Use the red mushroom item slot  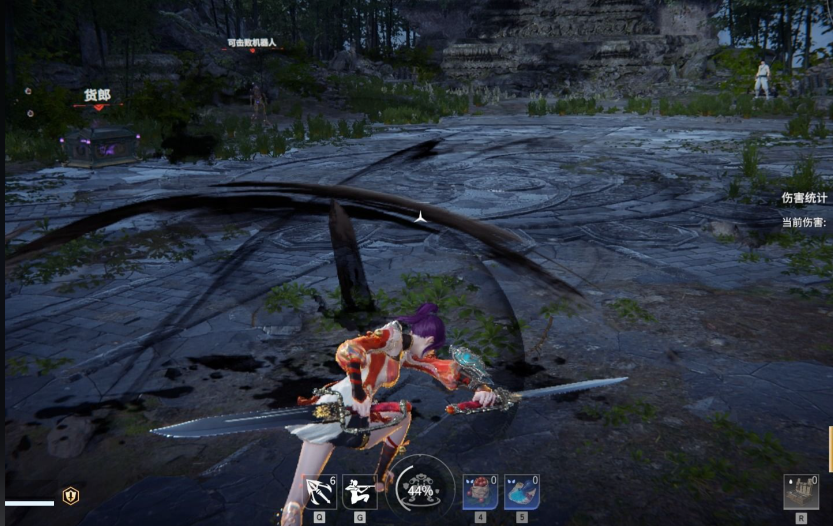tap(480, 492)
